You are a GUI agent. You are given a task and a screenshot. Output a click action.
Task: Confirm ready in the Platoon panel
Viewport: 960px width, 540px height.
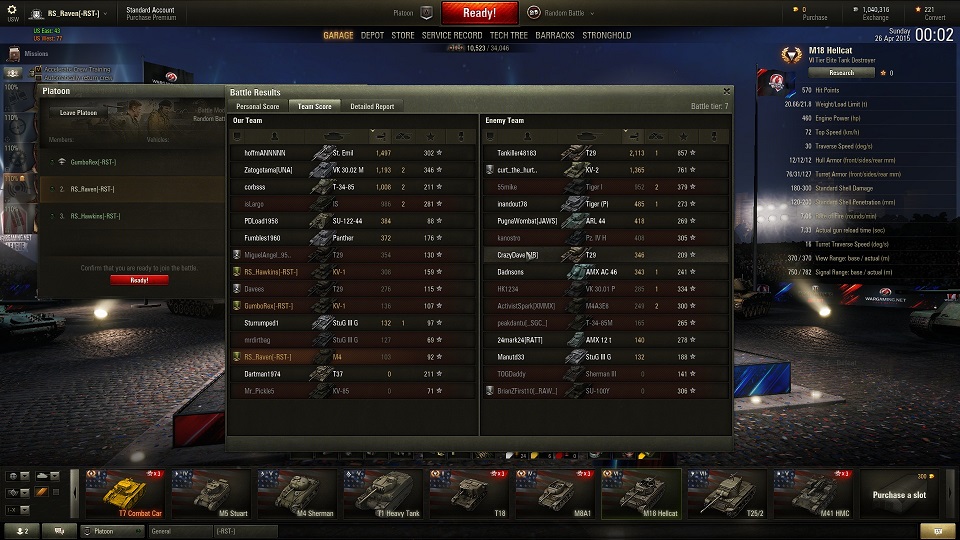point(140,280)
